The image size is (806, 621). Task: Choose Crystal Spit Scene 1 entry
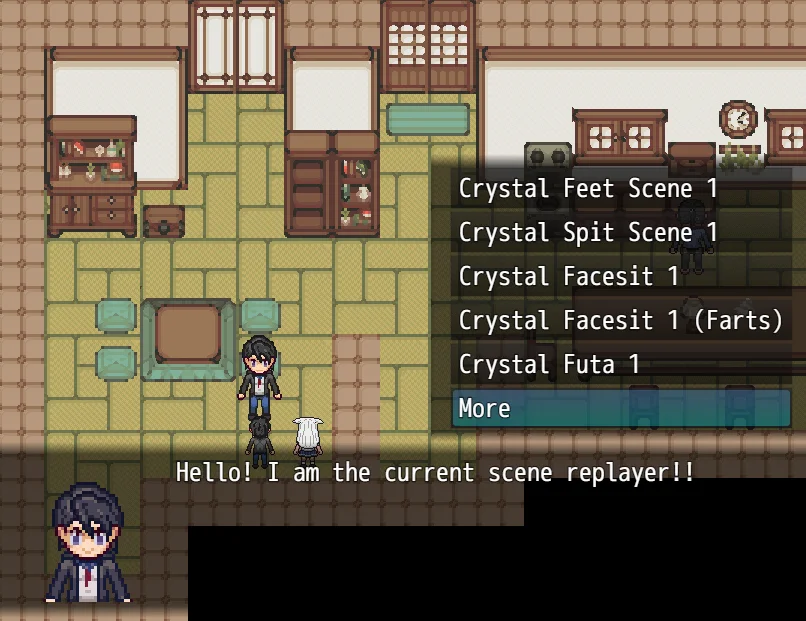pos(588,232)
